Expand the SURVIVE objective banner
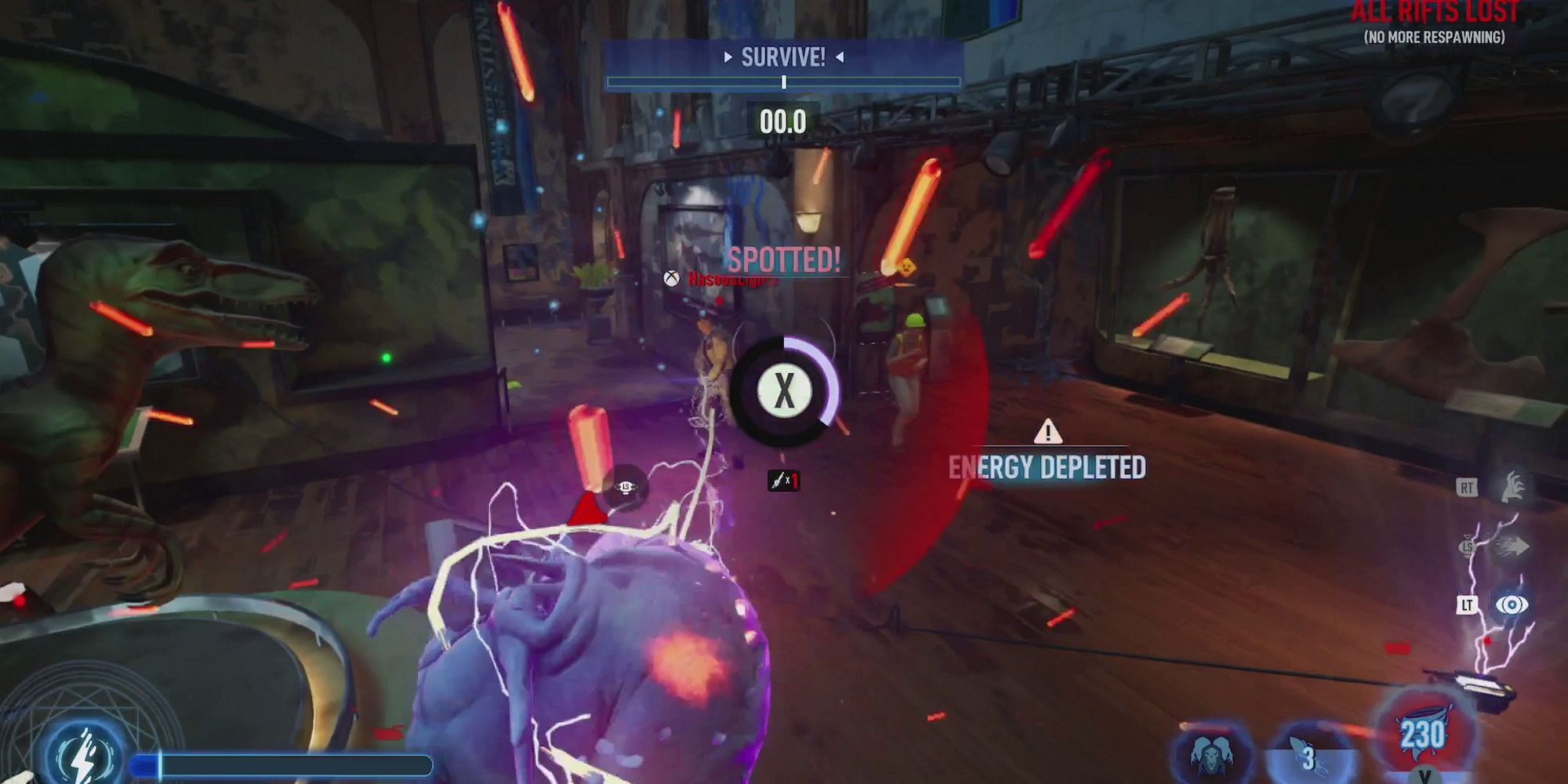Screen dimensions: 1568x784 coord(782,56)
